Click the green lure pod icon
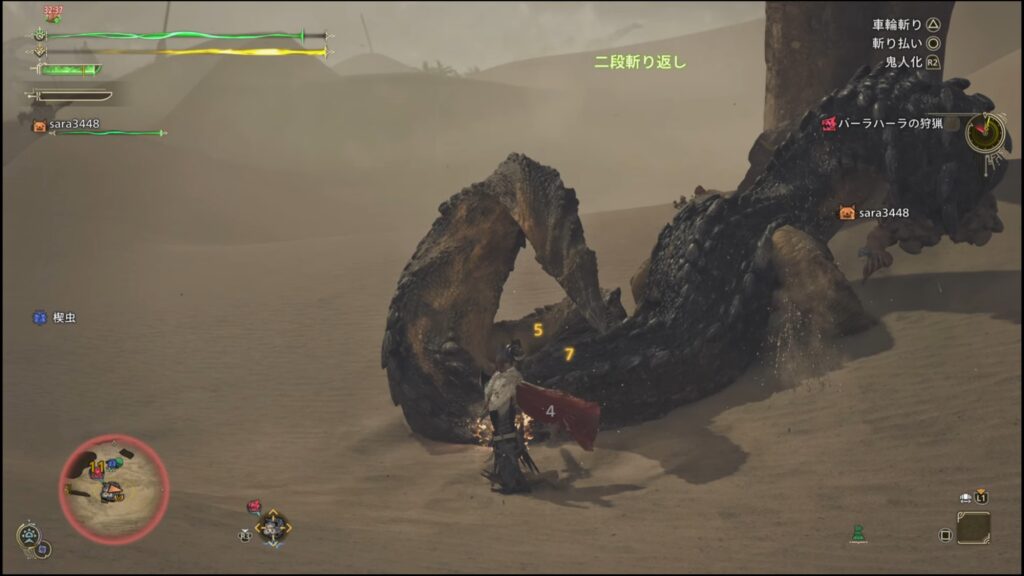The height and width of the screenshot is (576, 1024). [857, 533]
